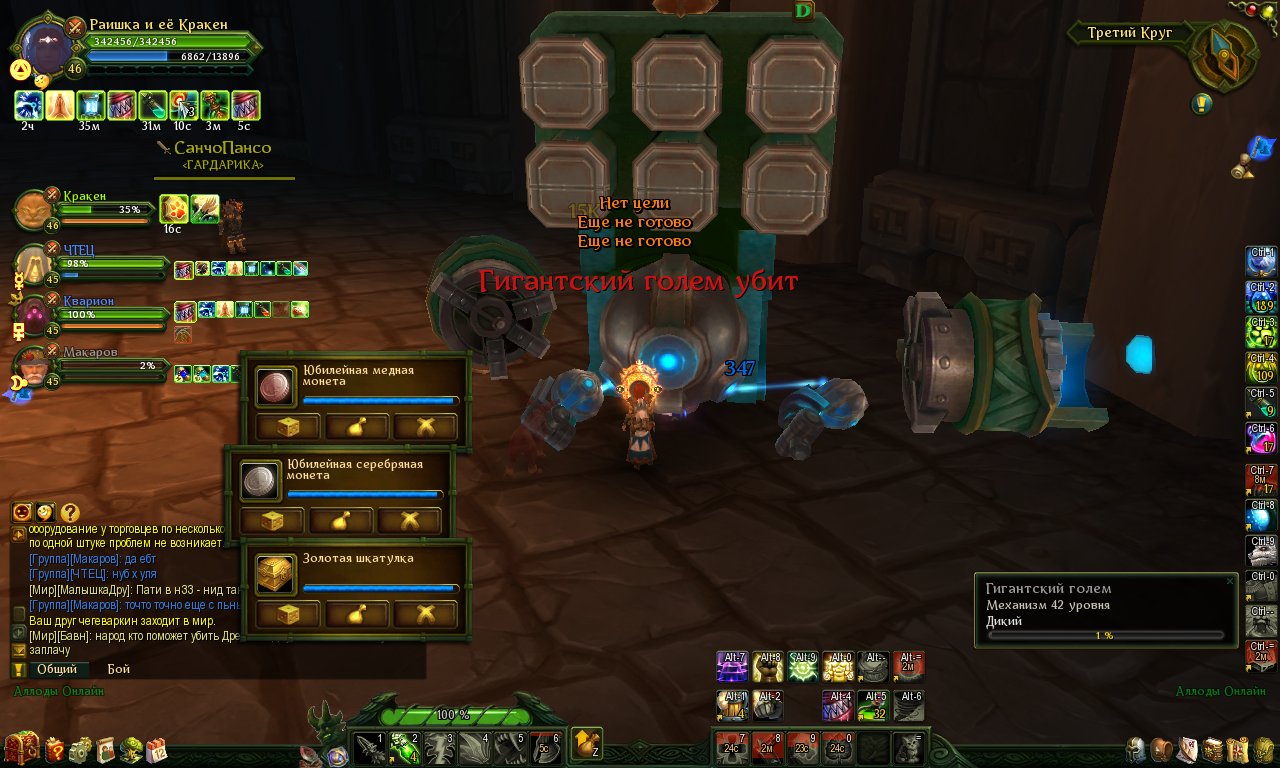Open the compass minimap

click(x=1224, y=55)
